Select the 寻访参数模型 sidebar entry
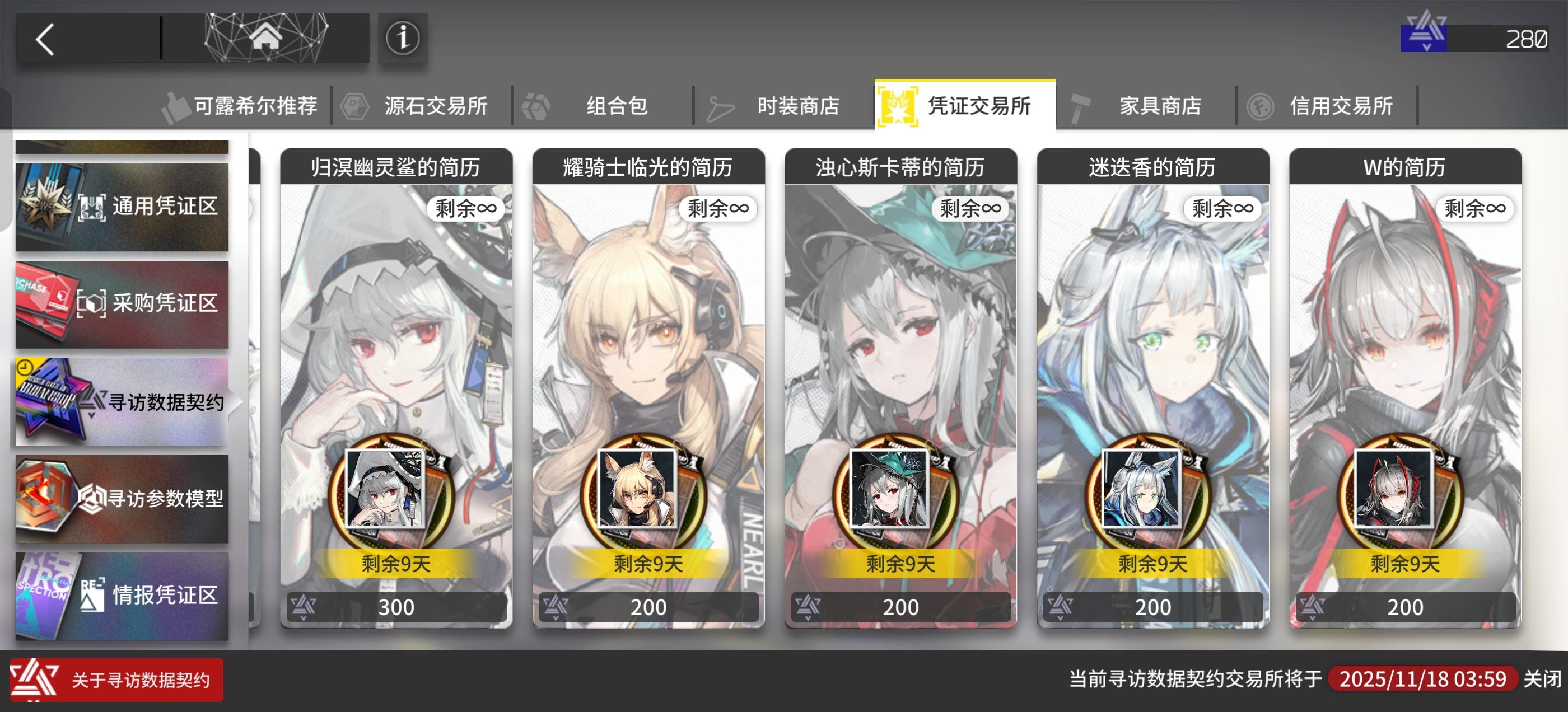Screen dimensions: 1568x712 (x=122, y=499)
